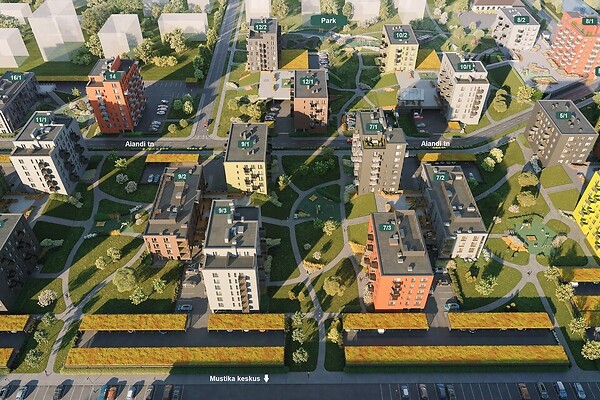Select the 12/2 building tag
The image size is (600, 400).
(x=260, y=27)
